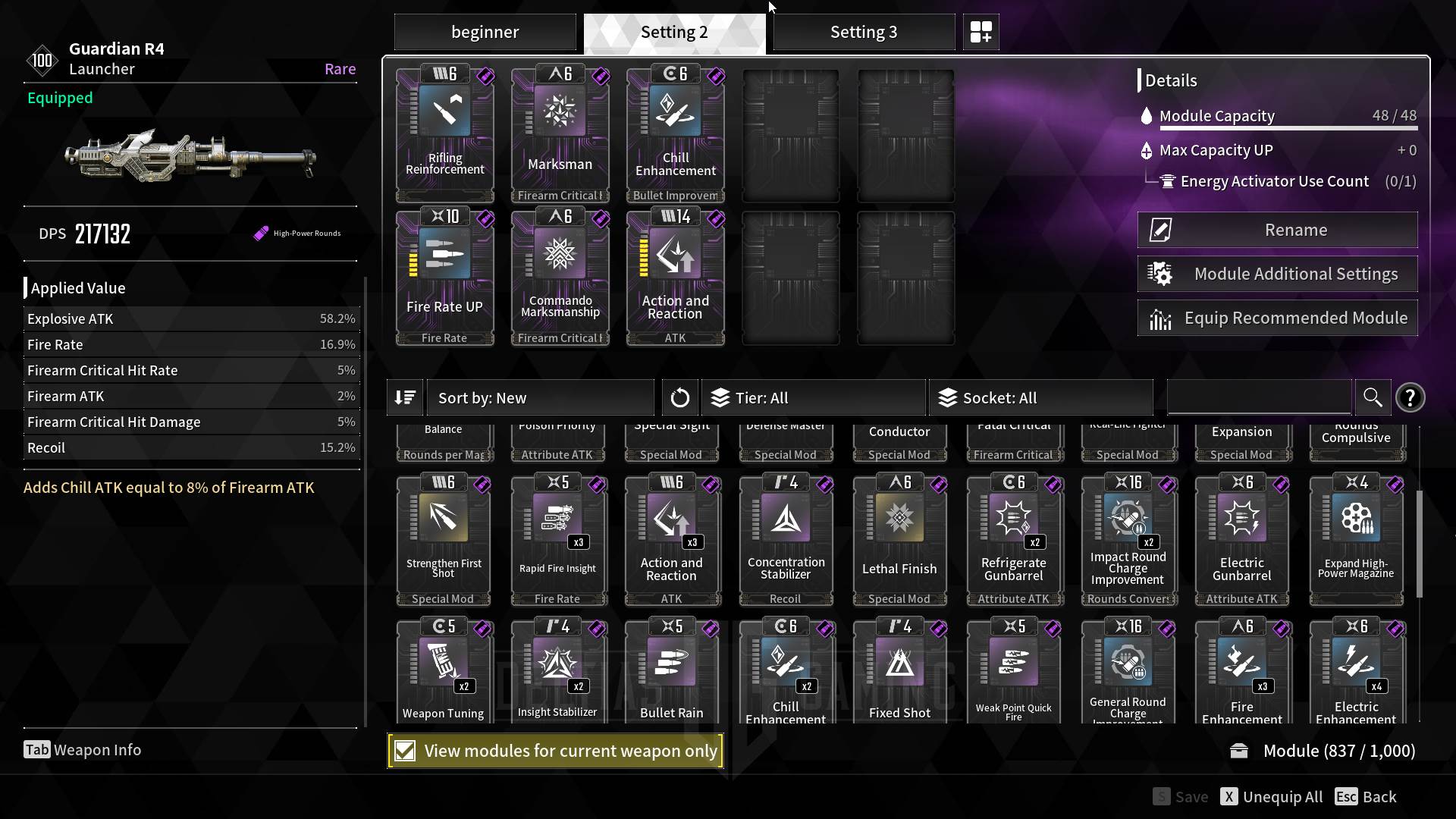Open the question mark help button
Screen dimensions: 1456x819
pos(1410,398)
